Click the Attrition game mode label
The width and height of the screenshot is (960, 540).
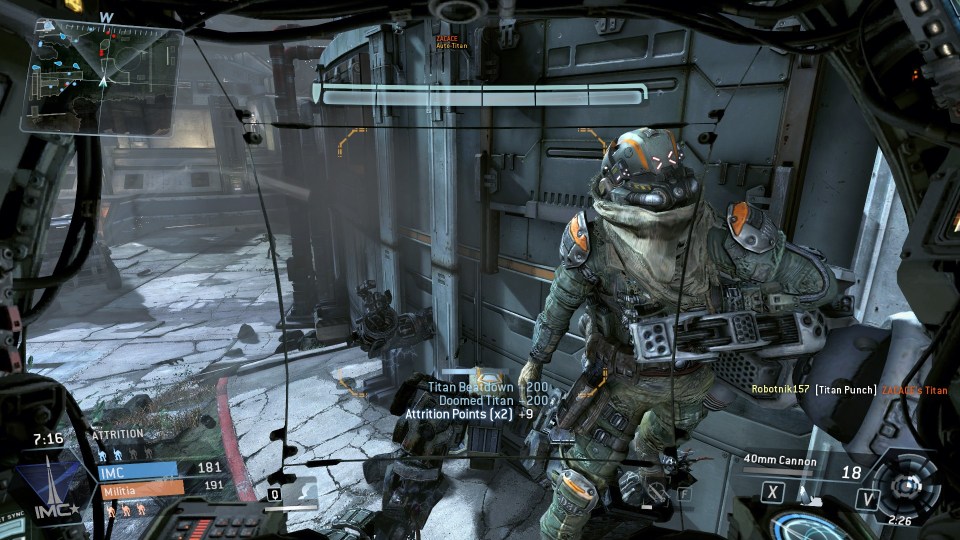click(x=119, y=435)
